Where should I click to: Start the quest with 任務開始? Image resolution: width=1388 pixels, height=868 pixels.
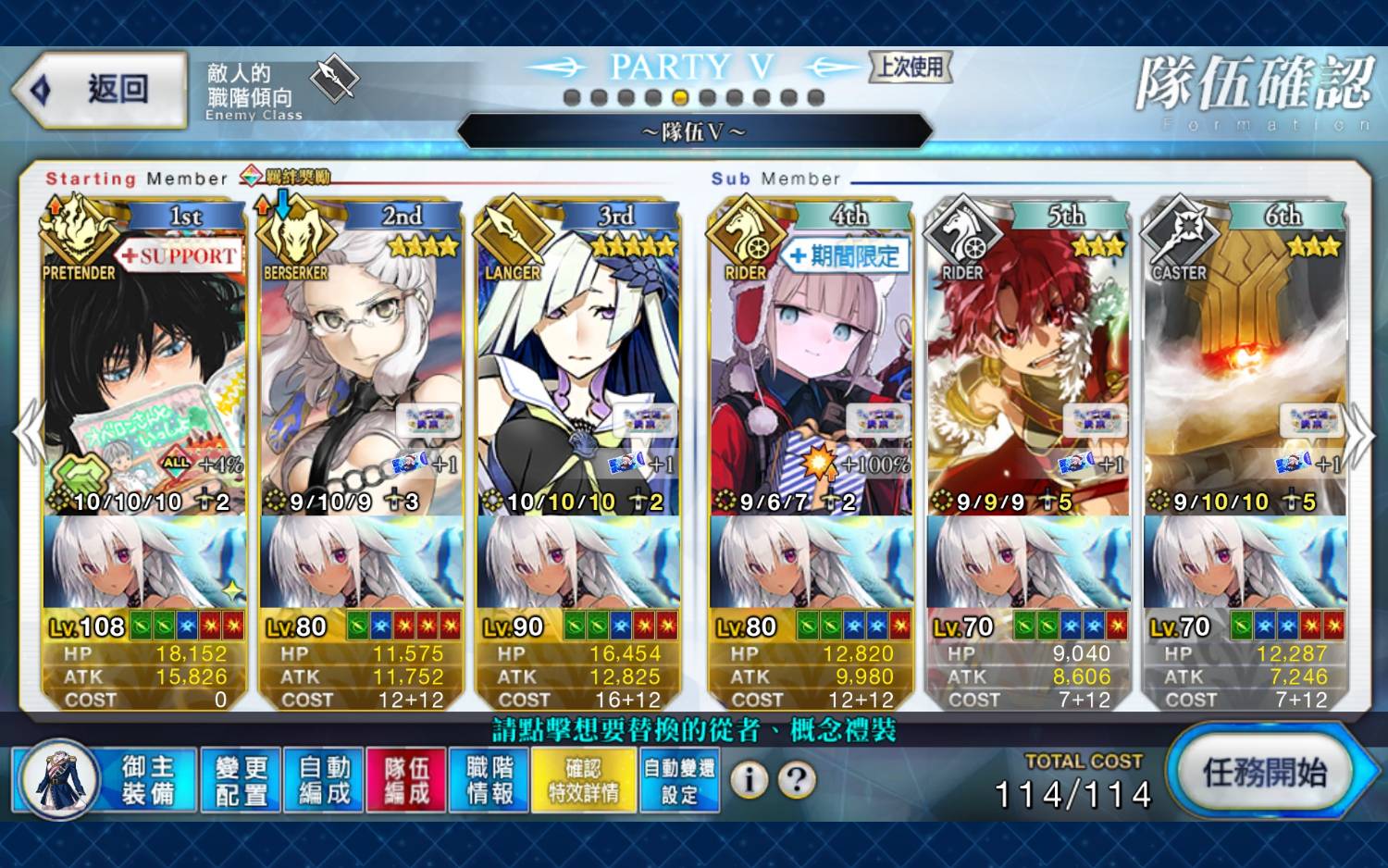[1264, 773]
